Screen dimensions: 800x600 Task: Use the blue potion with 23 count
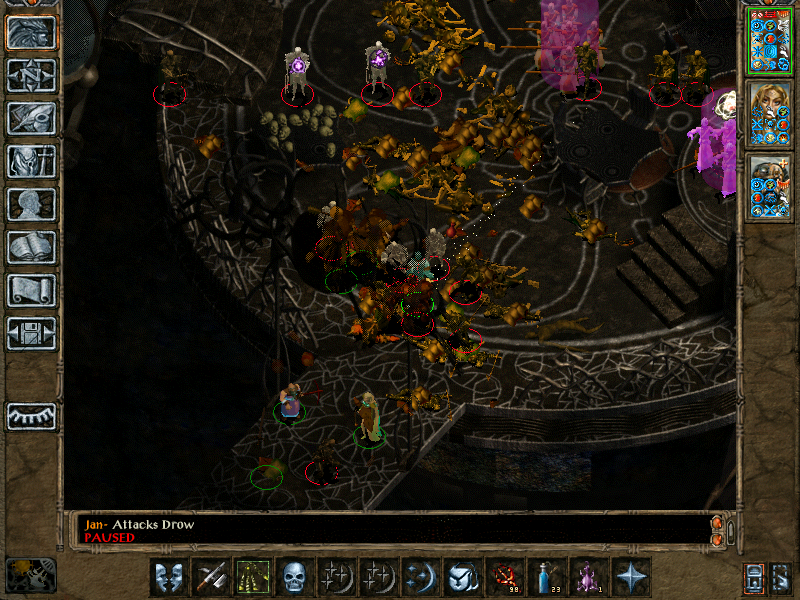pos(546,577)
